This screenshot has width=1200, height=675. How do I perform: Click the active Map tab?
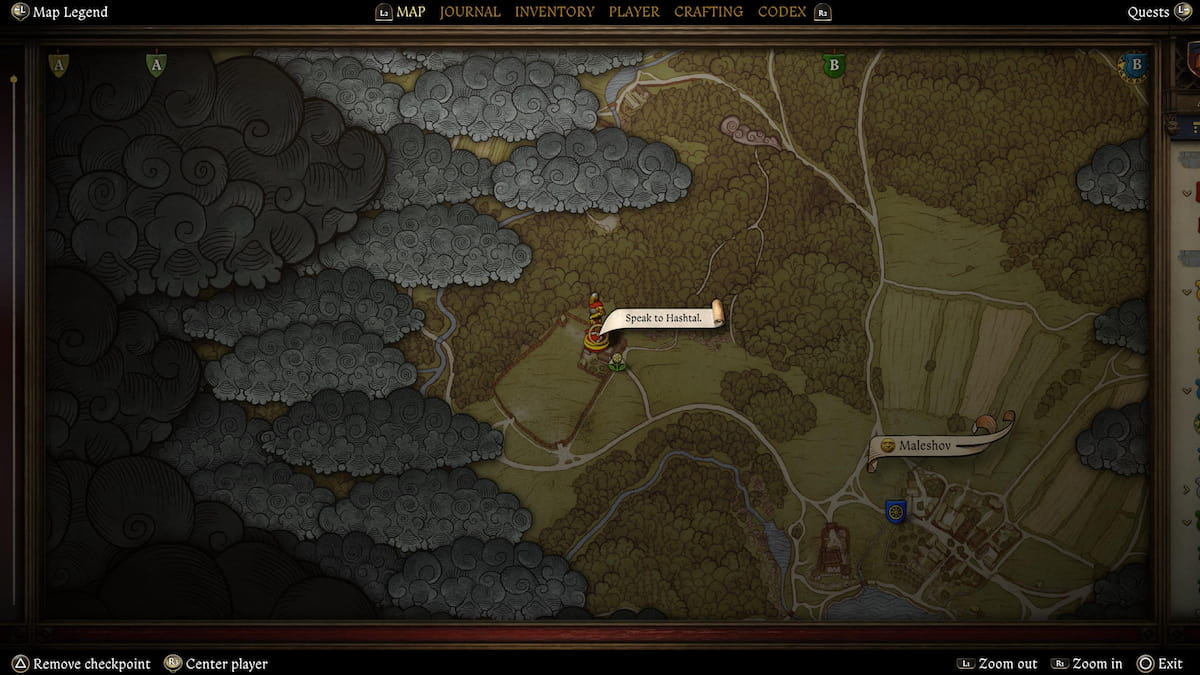pos(410,12)
